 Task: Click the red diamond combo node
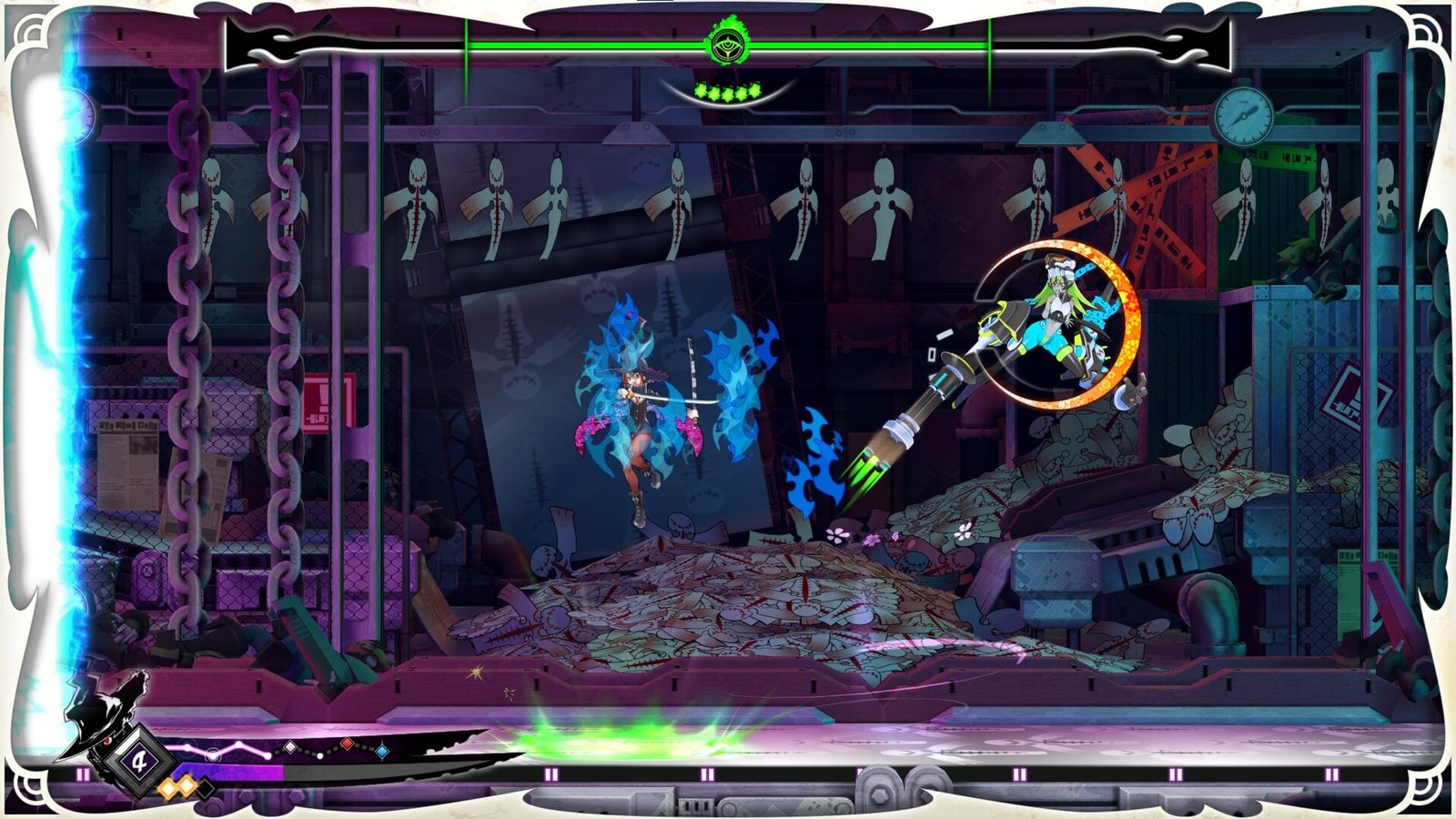347,744
